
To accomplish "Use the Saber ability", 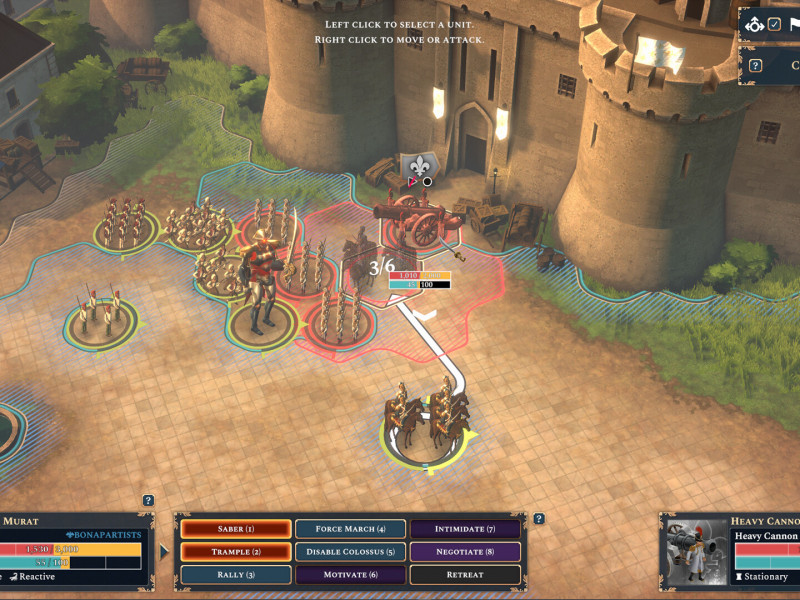I will [236, 528].
